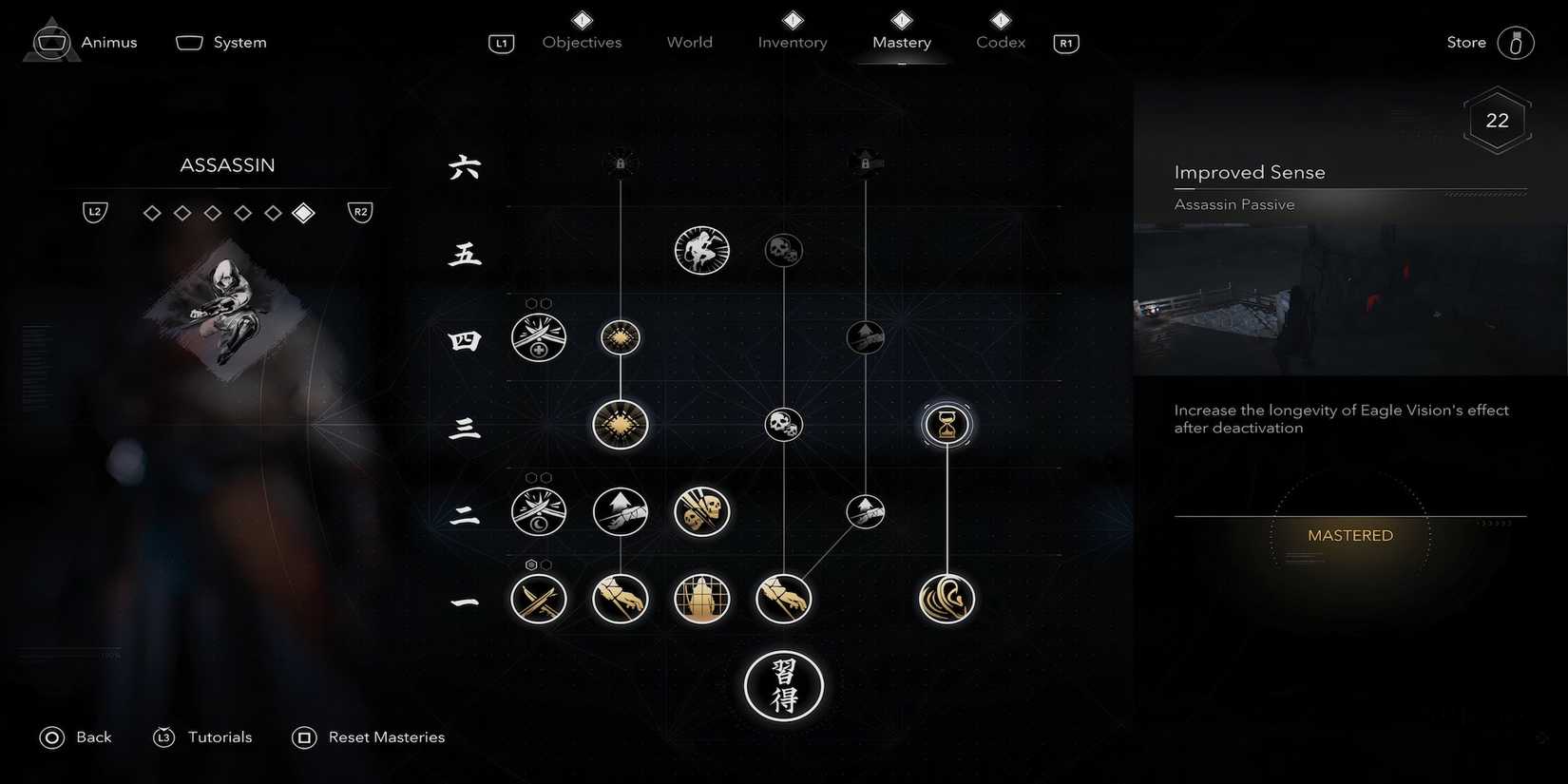Click the first empty diamond under ASSASSIN

pyautogui.click(x=152, y=212)
